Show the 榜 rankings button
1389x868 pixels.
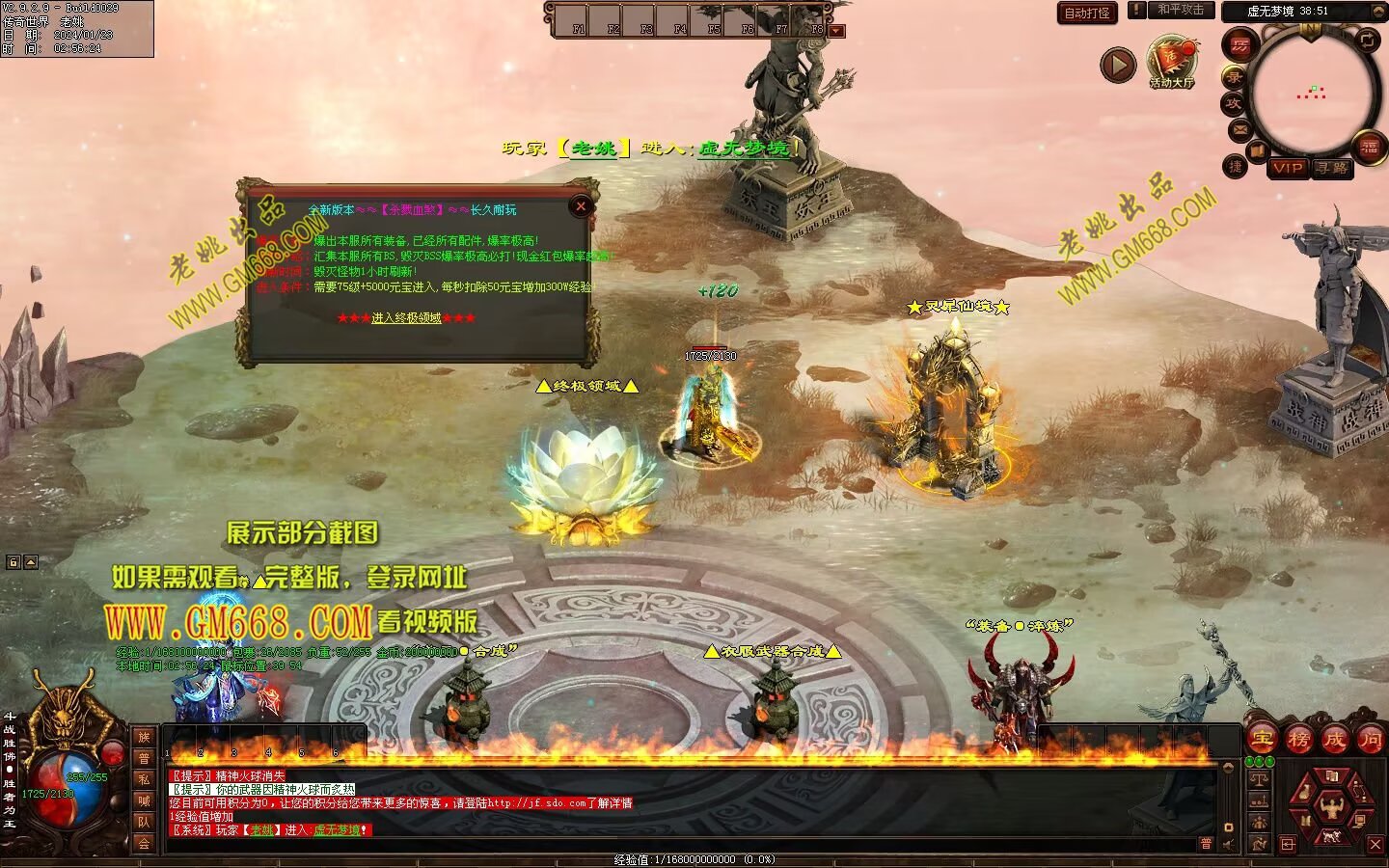1298,739
